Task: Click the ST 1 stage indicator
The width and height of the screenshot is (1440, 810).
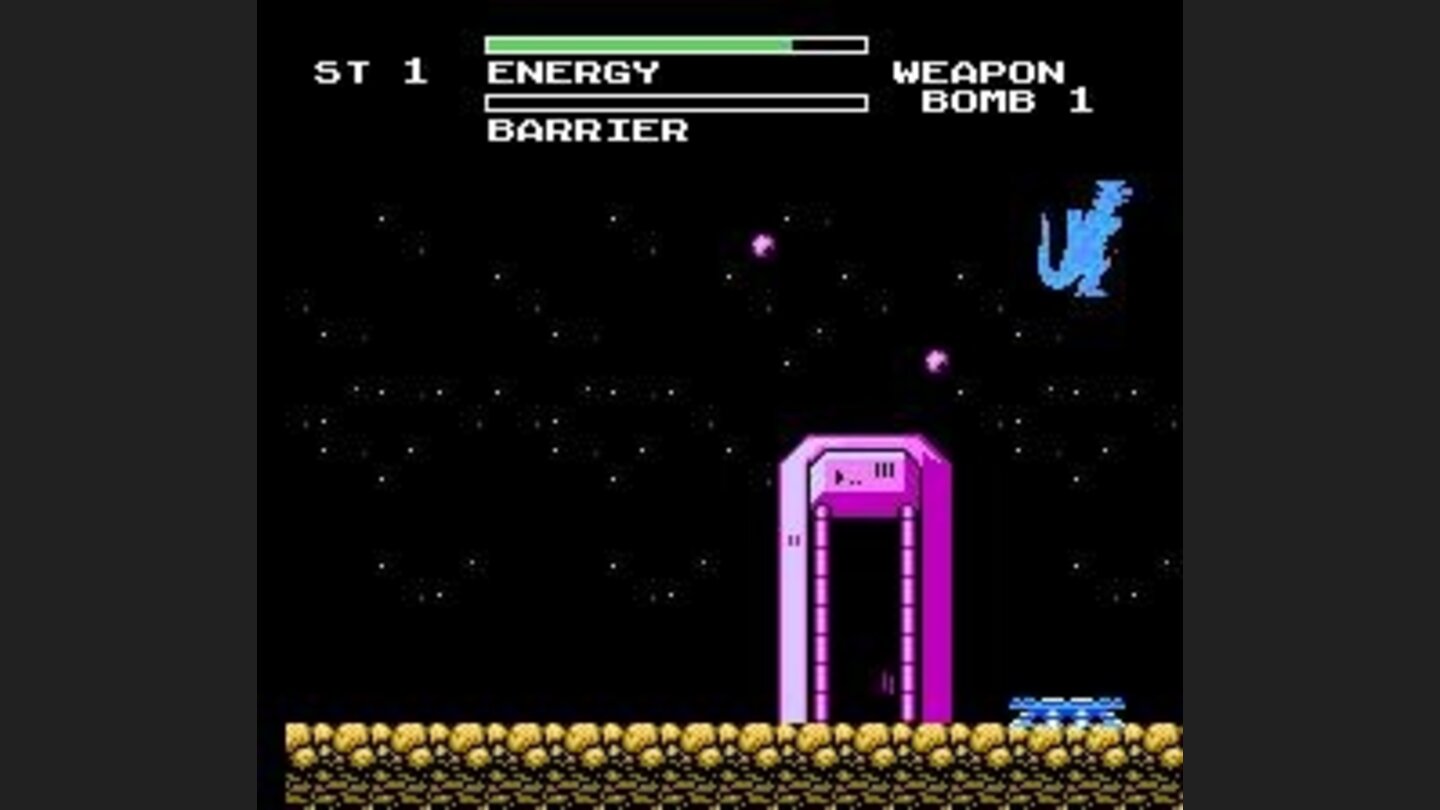Action: point(371,70)
